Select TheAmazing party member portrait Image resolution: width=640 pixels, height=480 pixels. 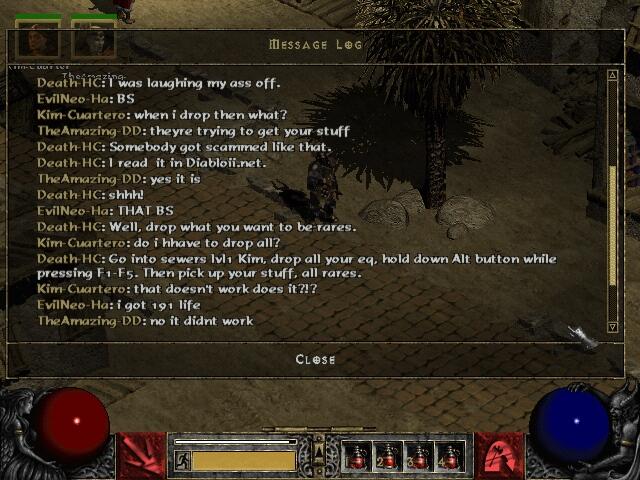(93, 40)
